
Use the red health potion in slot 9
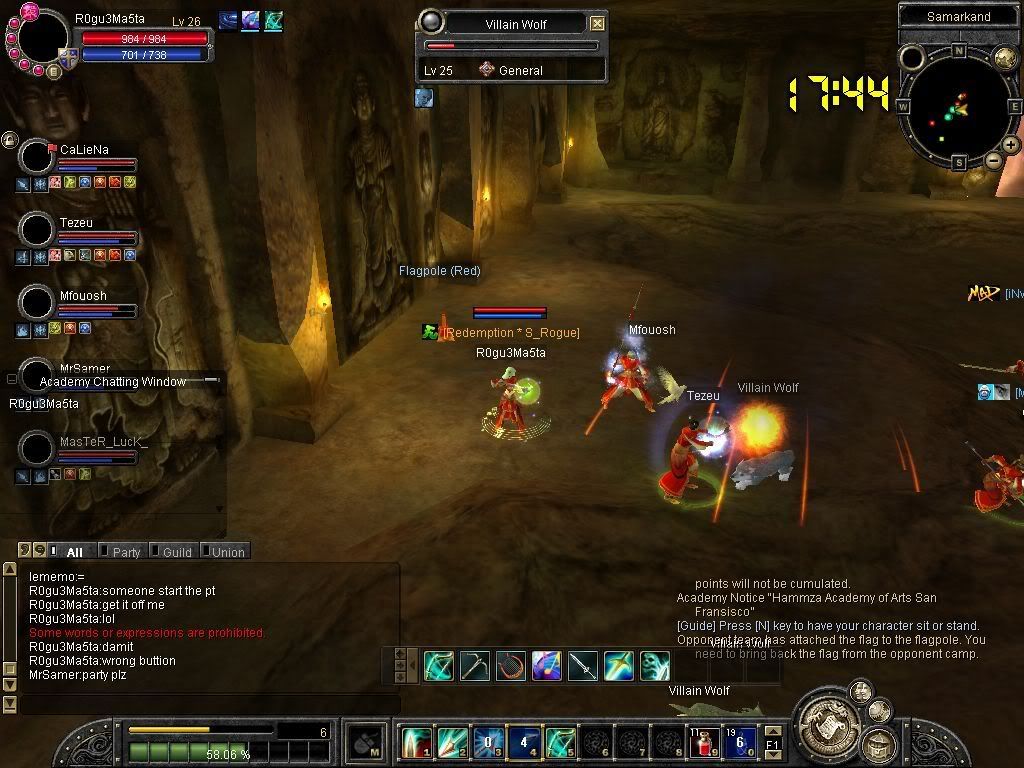point(705,743)
